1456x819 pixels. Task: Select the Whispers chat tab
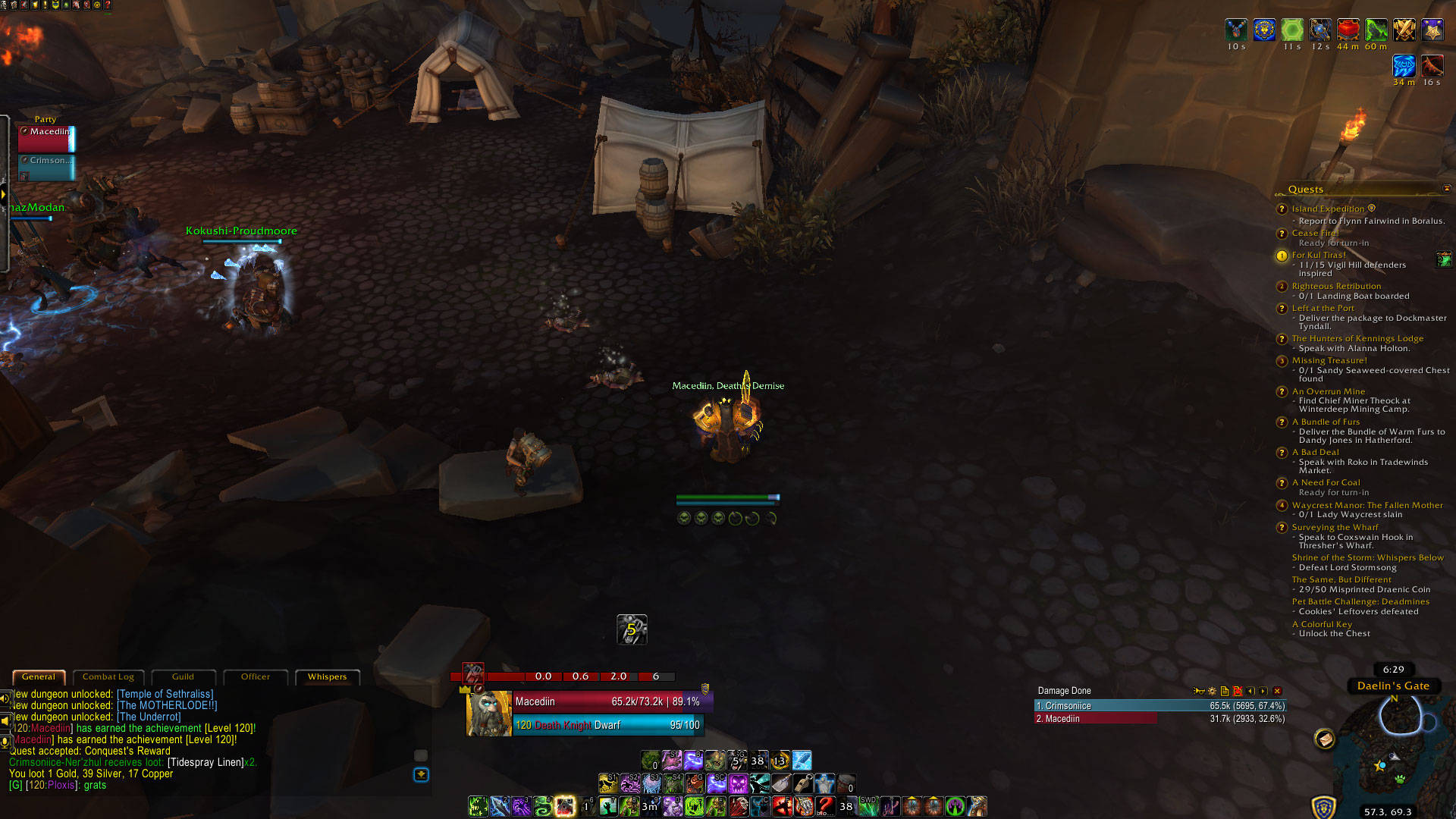coord(327,676)
